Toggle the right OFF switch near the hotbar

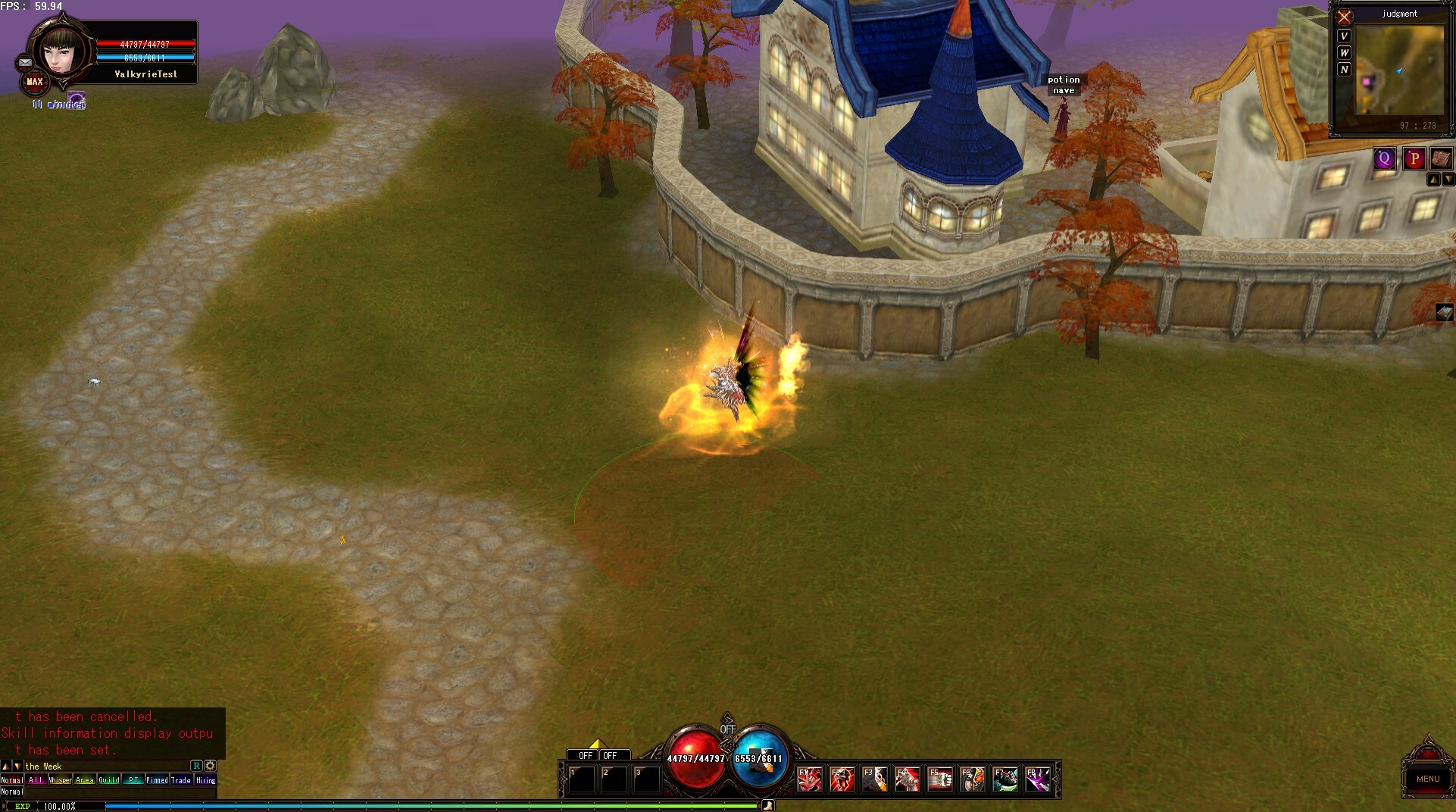(614, 755)
